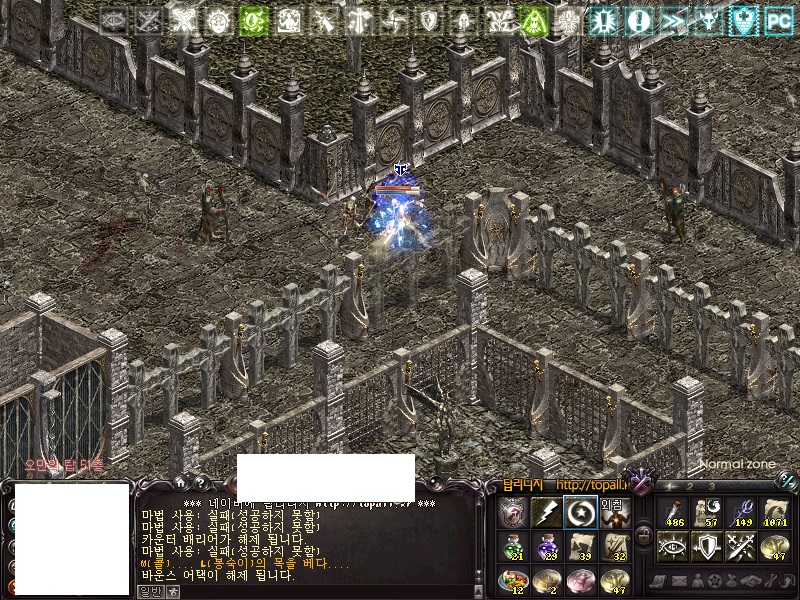Select the purple trident item slot
The height and width of the screenshot is (600, 800).
(x=741, y=512)
